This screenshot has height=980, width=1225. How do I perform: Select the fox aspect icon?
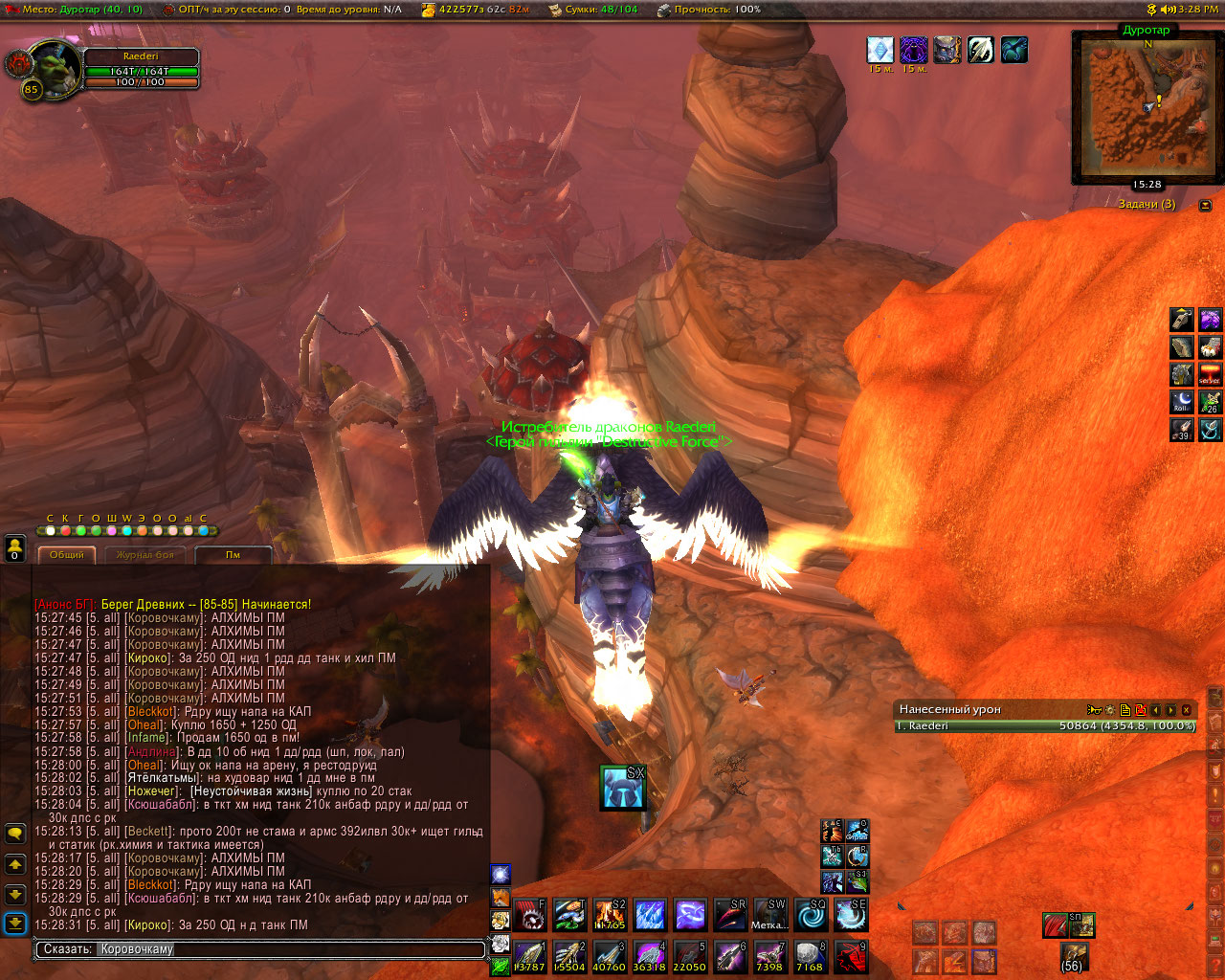(500, 898)
